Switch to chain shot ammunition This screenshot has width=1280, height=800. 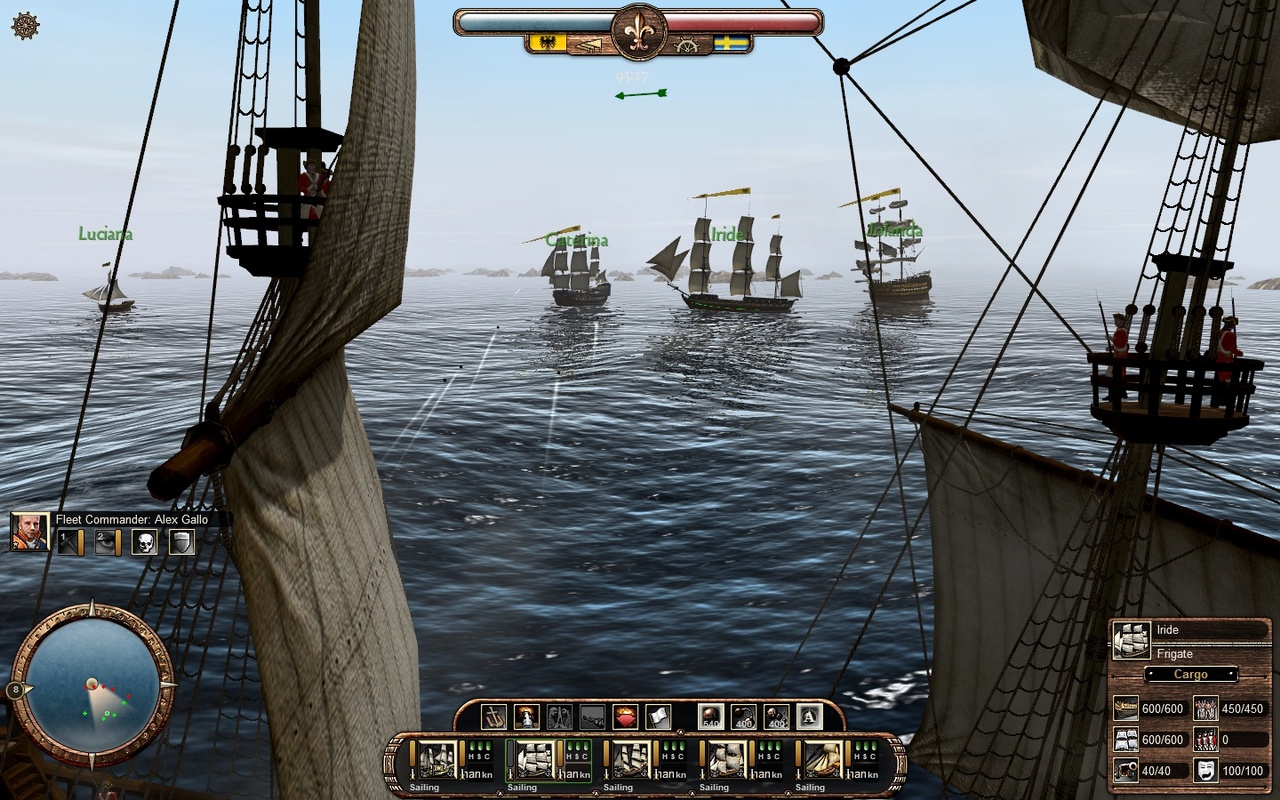tap(743, 716)
